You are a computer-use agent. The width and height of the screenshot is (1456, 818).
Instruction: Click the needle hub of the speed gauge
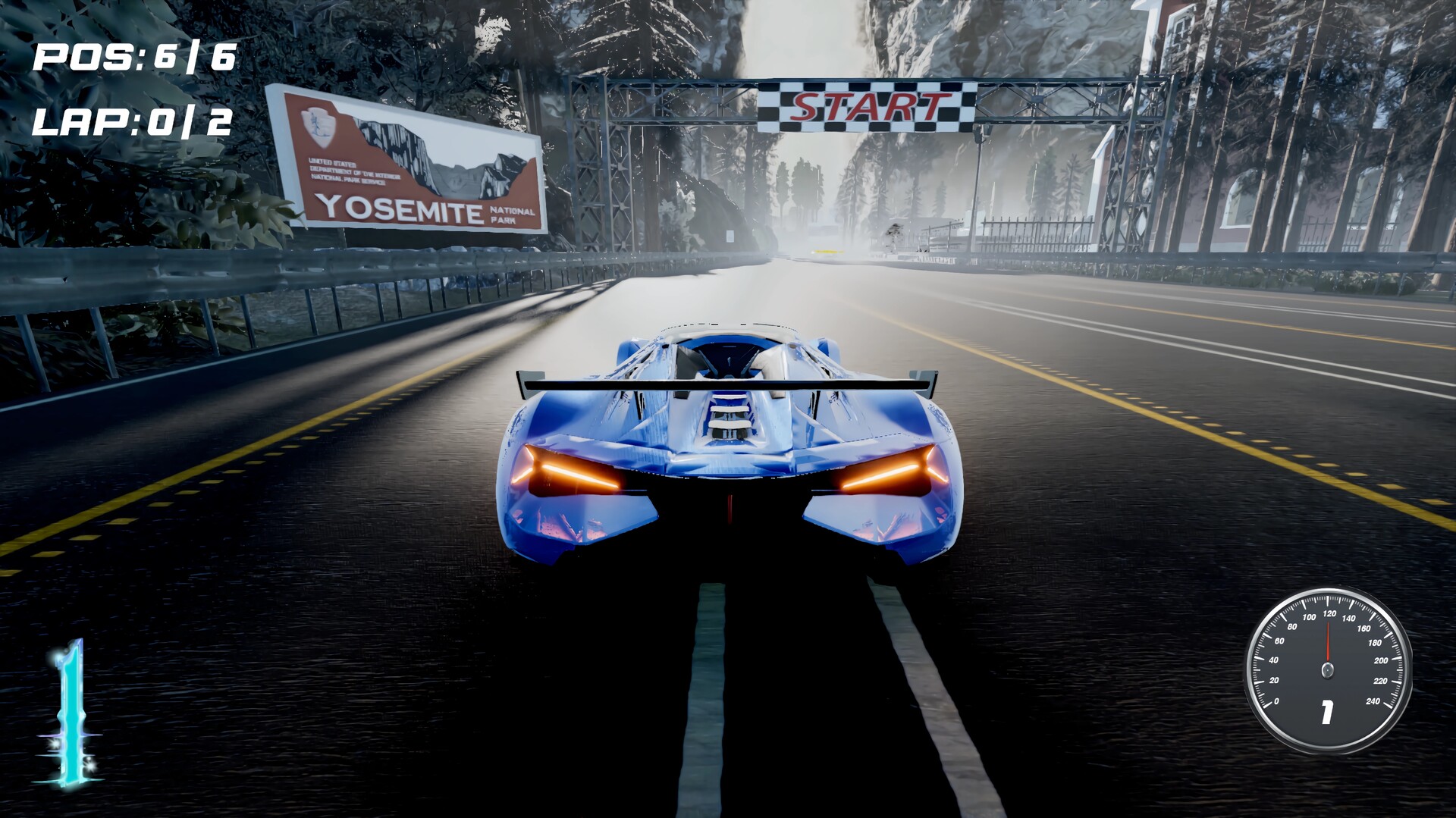point(1328,669)
